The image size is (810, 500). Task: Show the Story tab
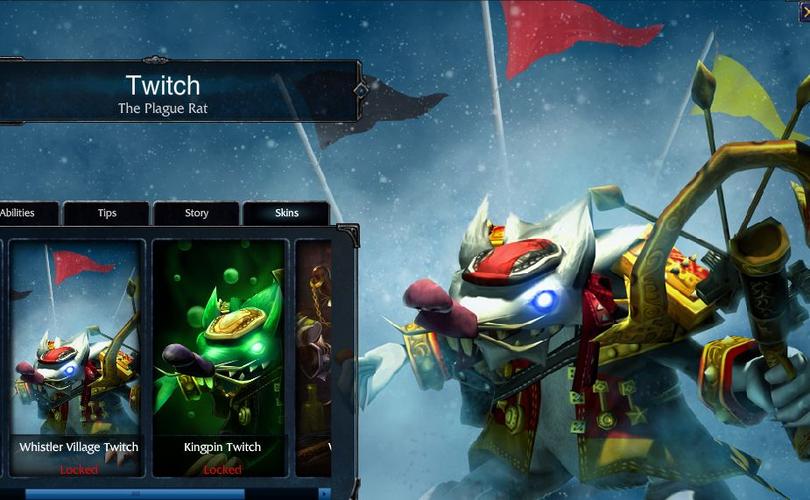(x=196, y=213)
